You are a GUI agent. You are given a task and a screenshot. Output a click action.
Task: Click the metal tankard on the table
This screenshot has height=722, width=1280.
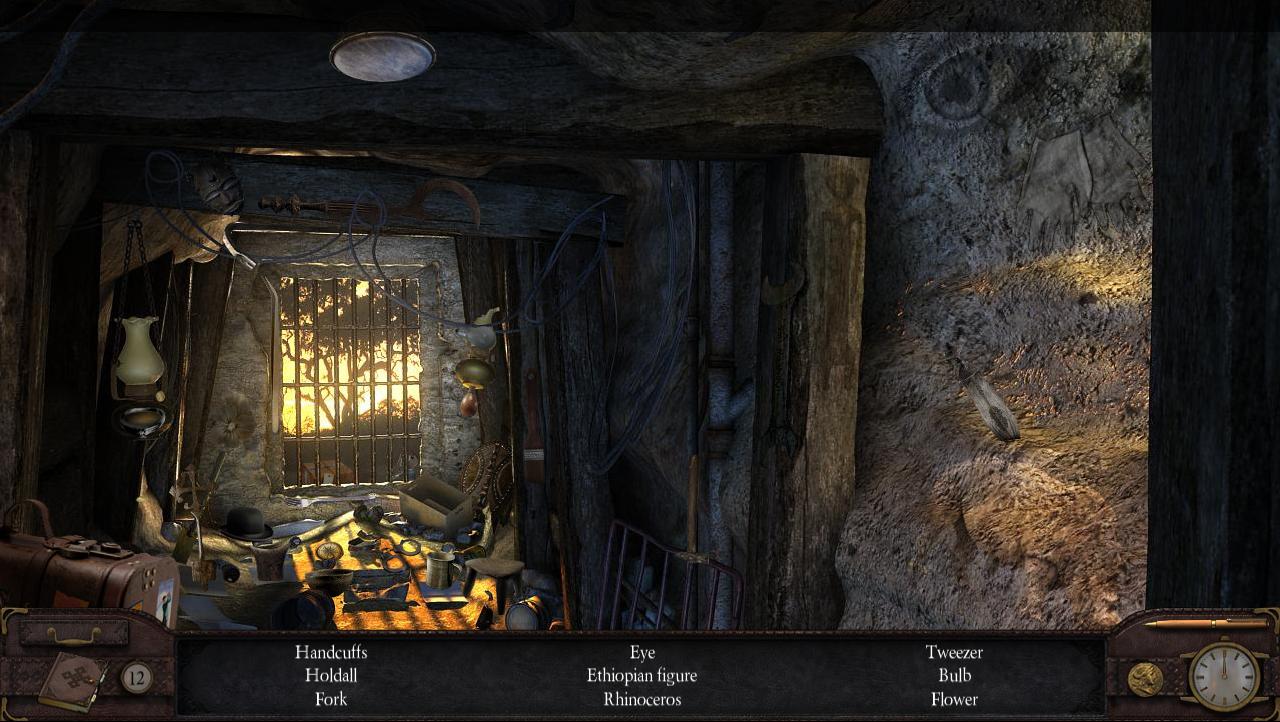[438, 570]
